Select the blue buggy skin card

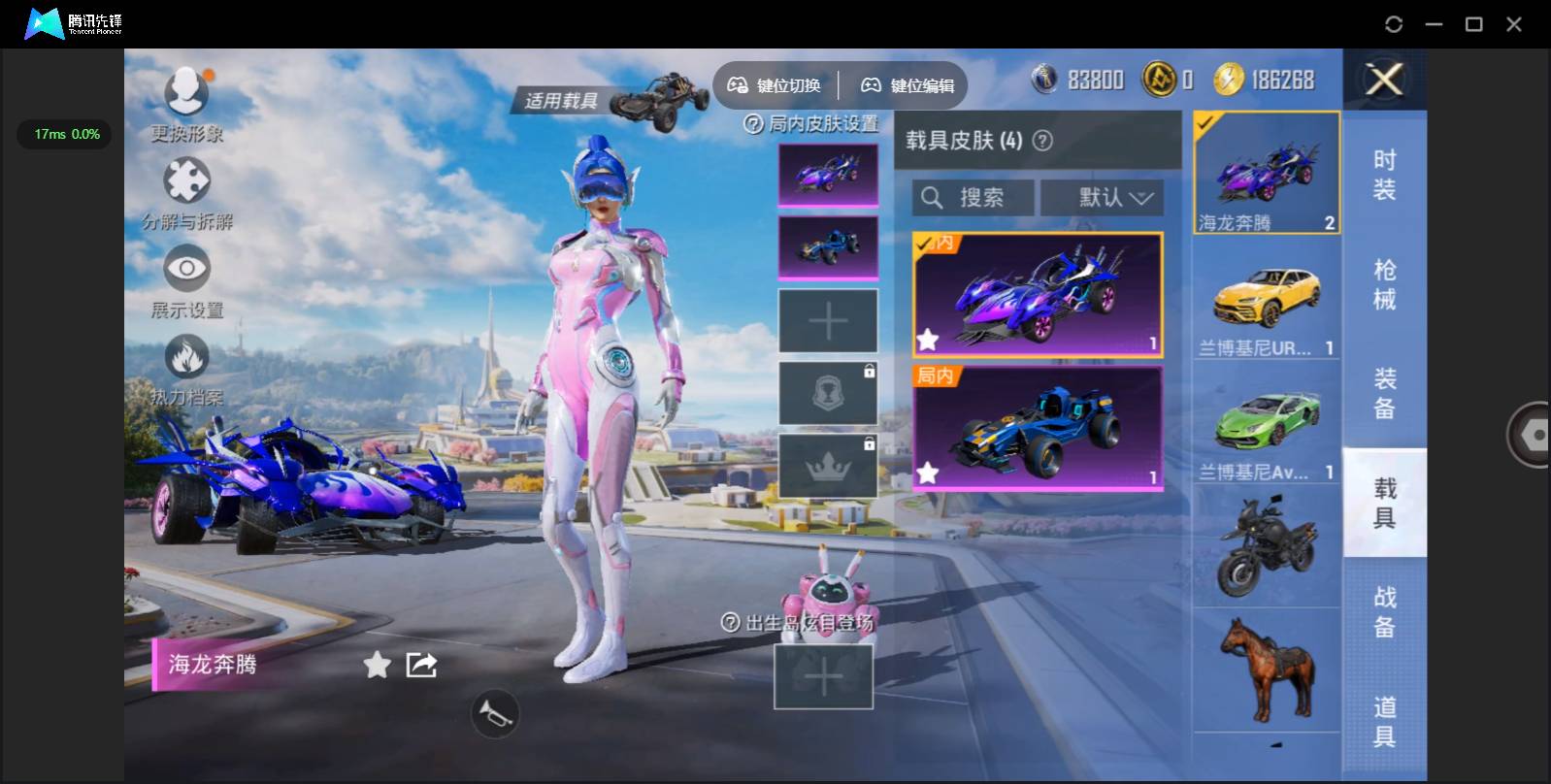[x=1038, y=427]
